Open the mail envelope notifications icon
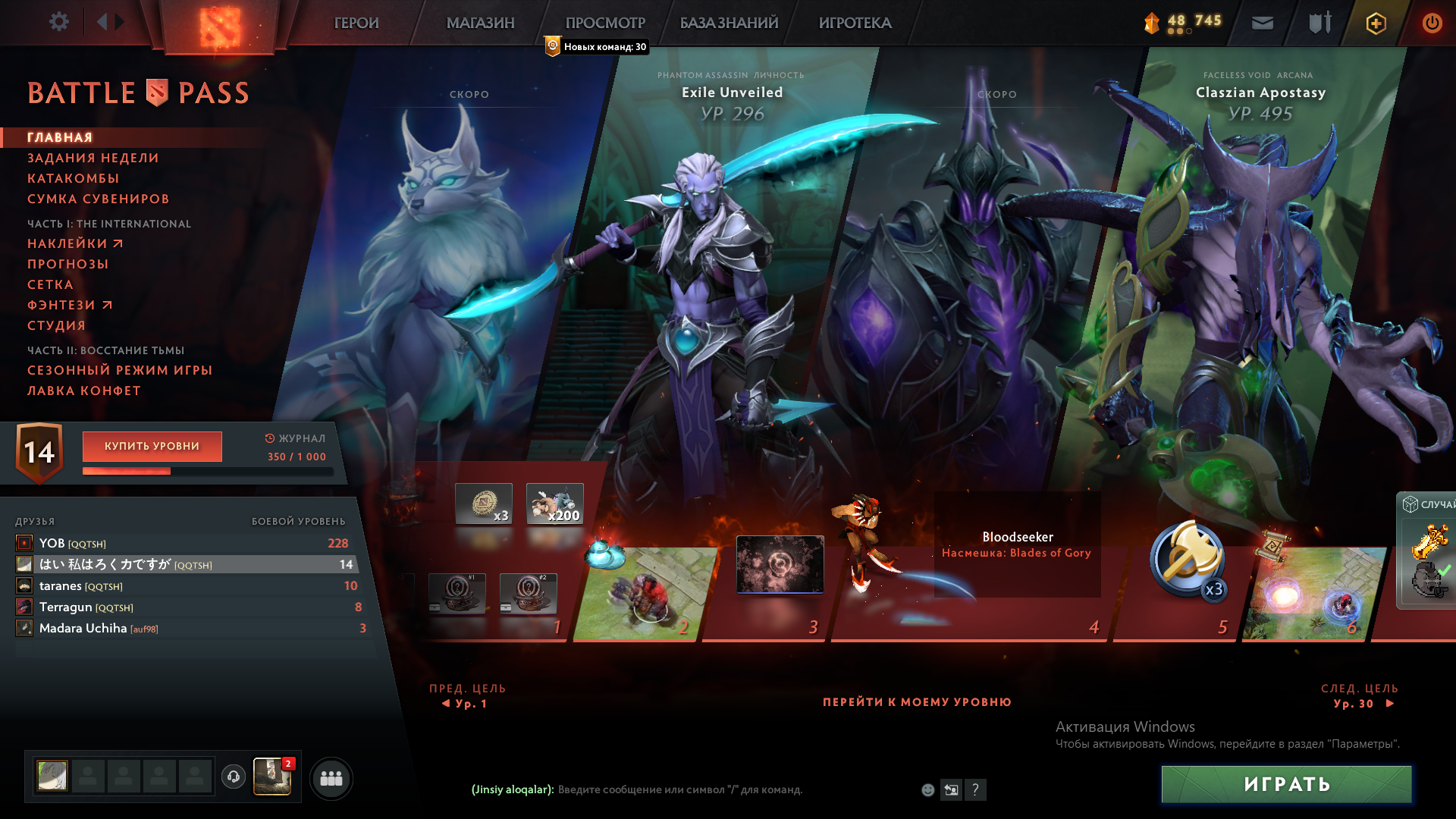1456x819 pixels. [x=1261, y=23]
